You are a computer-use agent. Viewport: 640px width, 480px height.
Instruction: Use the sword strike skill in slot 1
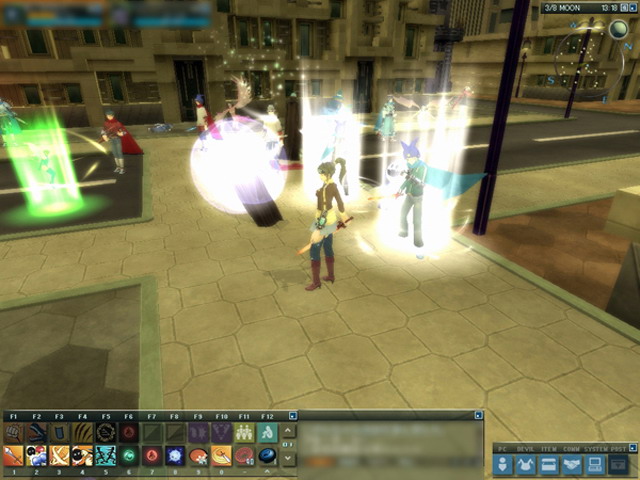point(13,456)
